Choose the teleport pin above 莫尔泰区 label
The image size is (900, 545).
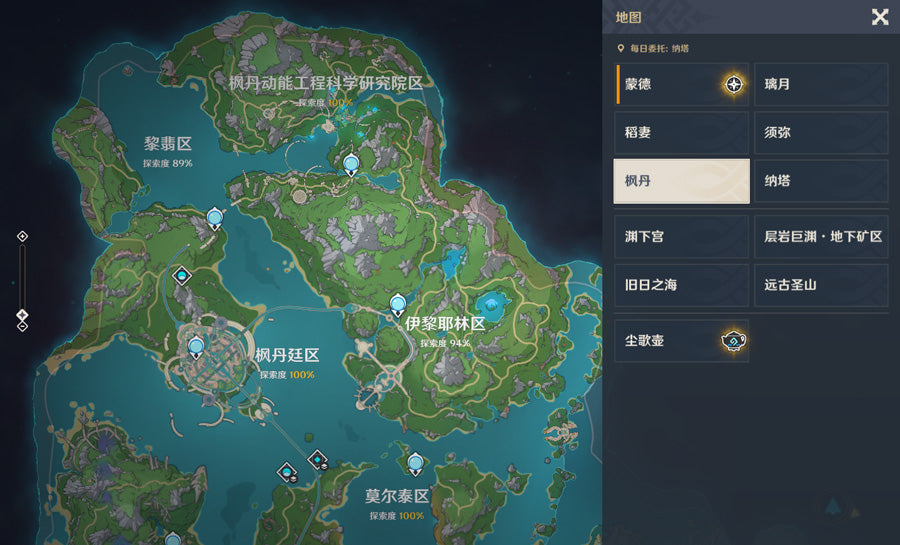(x=415, y=463)
